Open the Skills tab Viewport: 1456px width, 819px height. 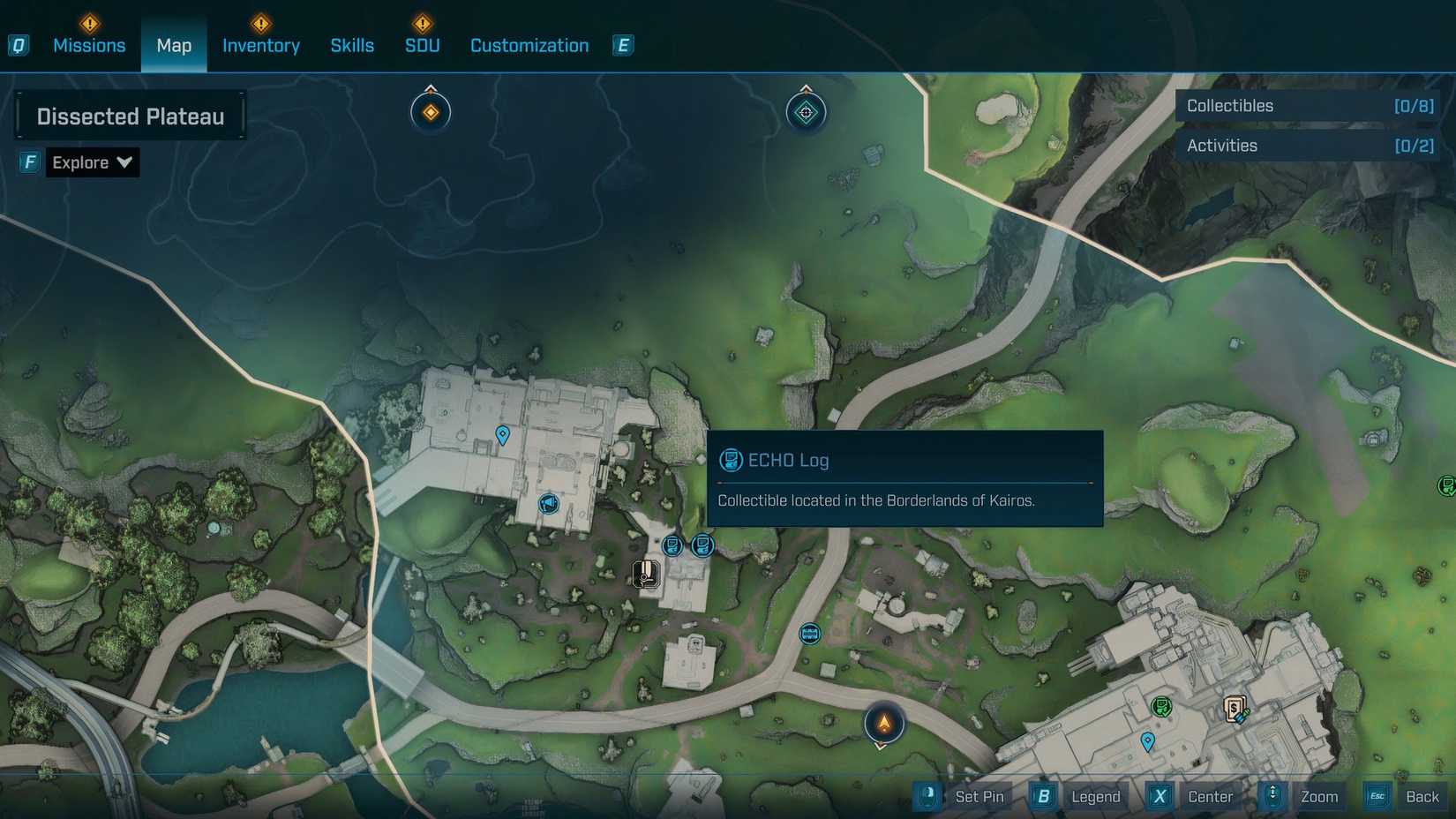tap(352, 45)
